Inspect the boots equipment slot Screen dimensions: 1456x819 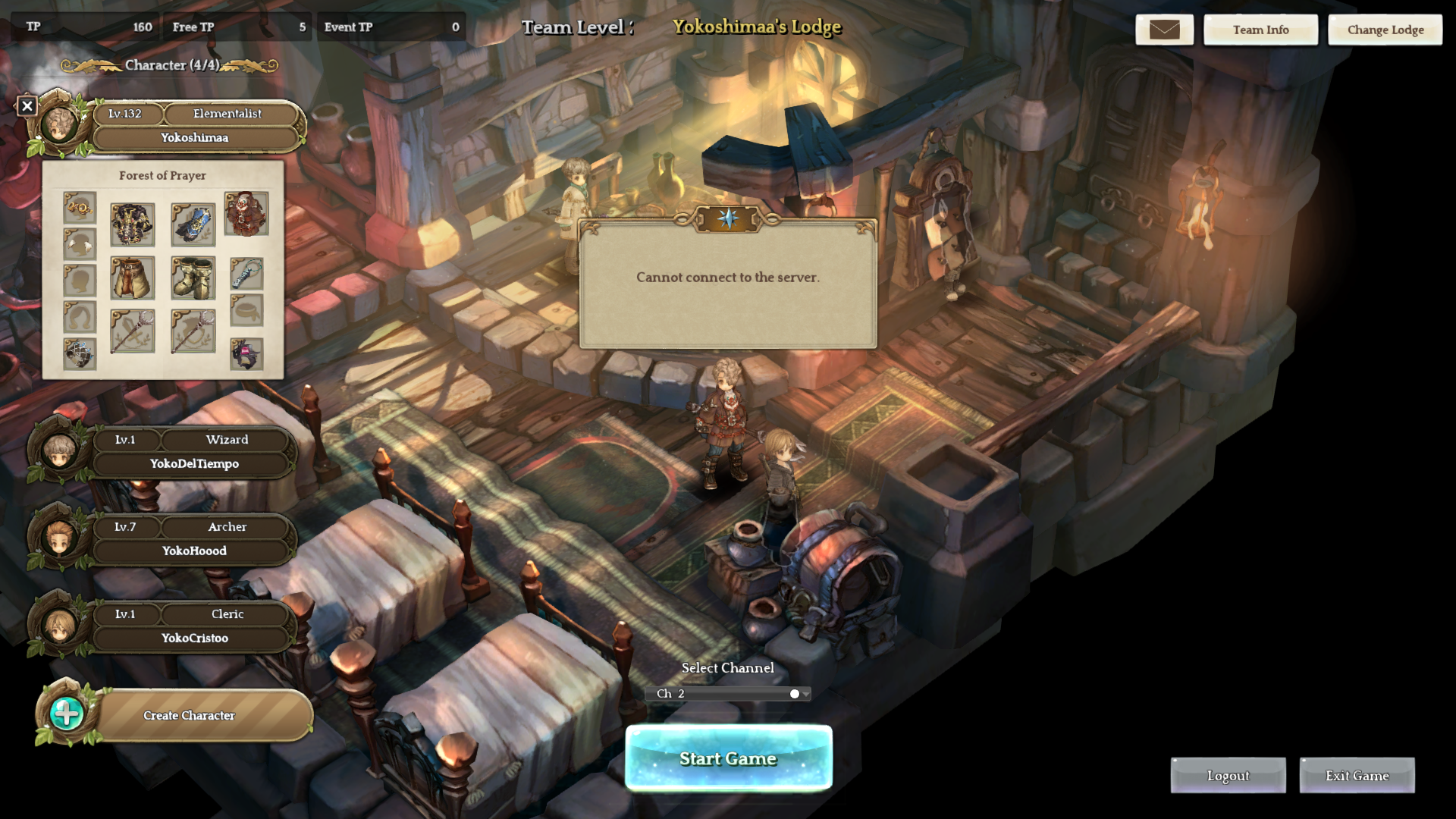coord(193,278)
